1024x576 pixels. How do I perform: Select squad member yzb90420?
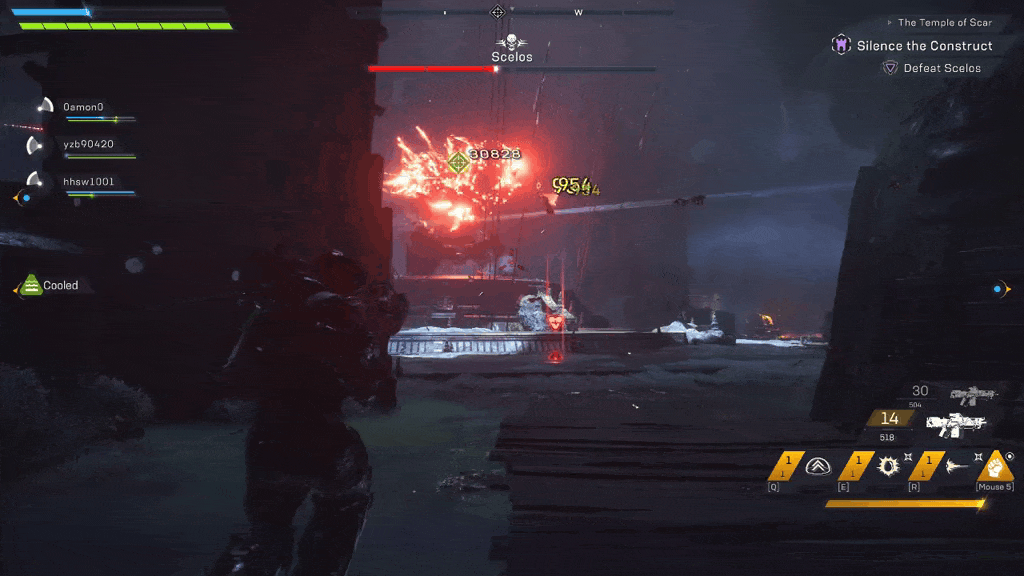pos(88,144)
